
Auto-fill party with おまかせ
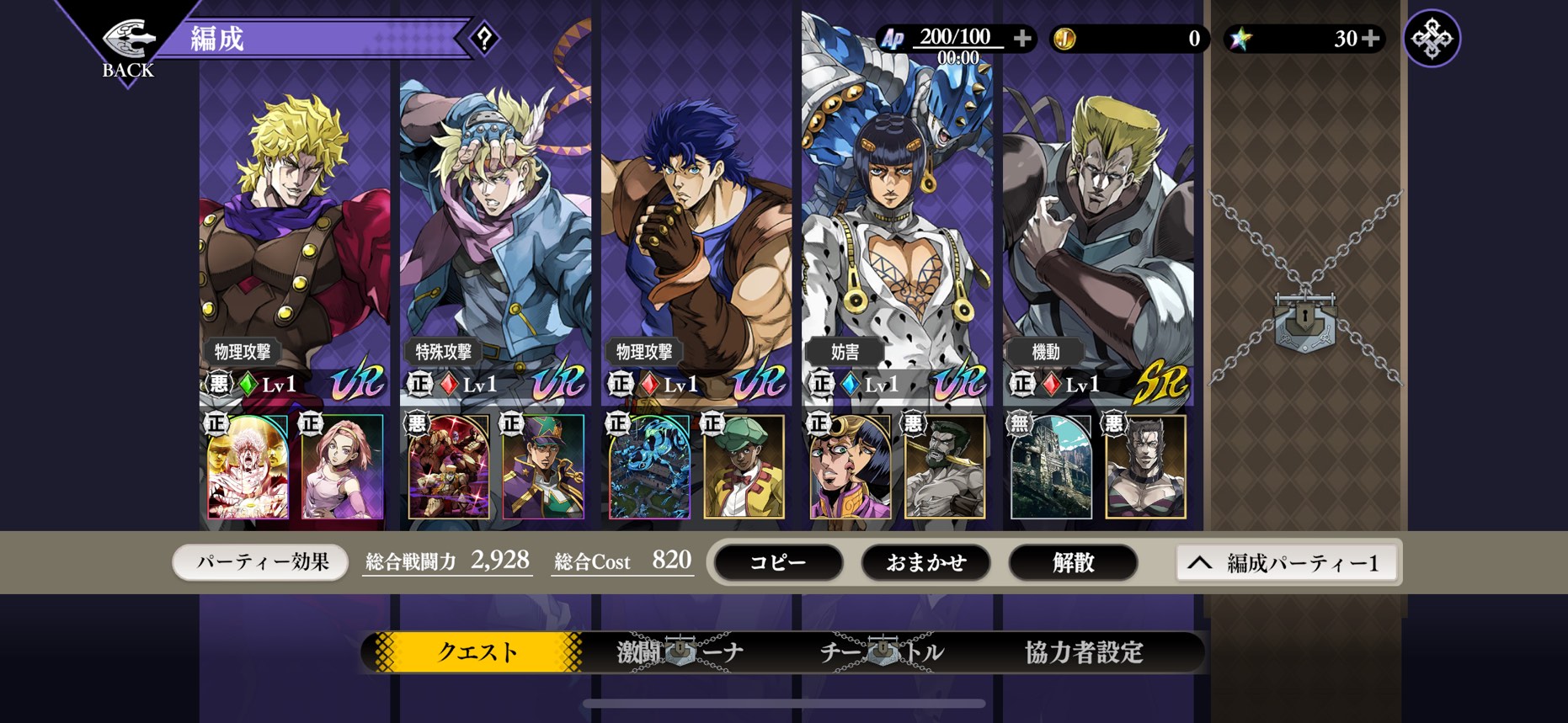[x=925, y=562]
